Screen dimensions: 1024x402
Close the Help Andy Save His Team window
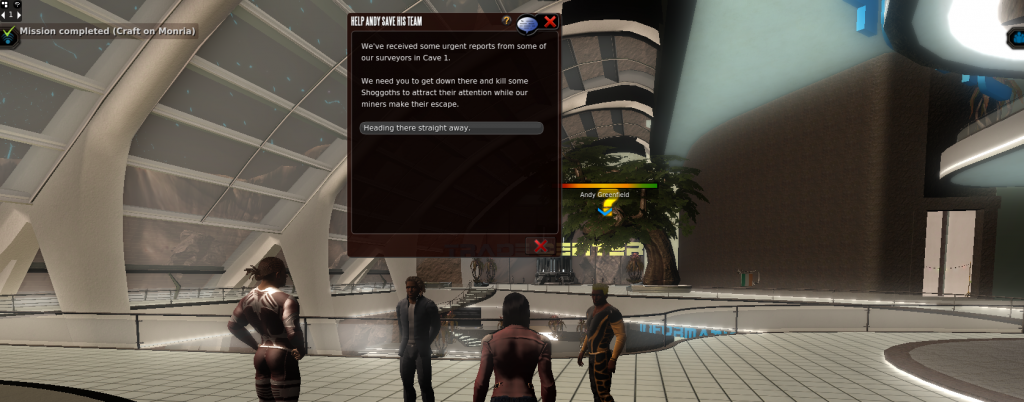550,20
